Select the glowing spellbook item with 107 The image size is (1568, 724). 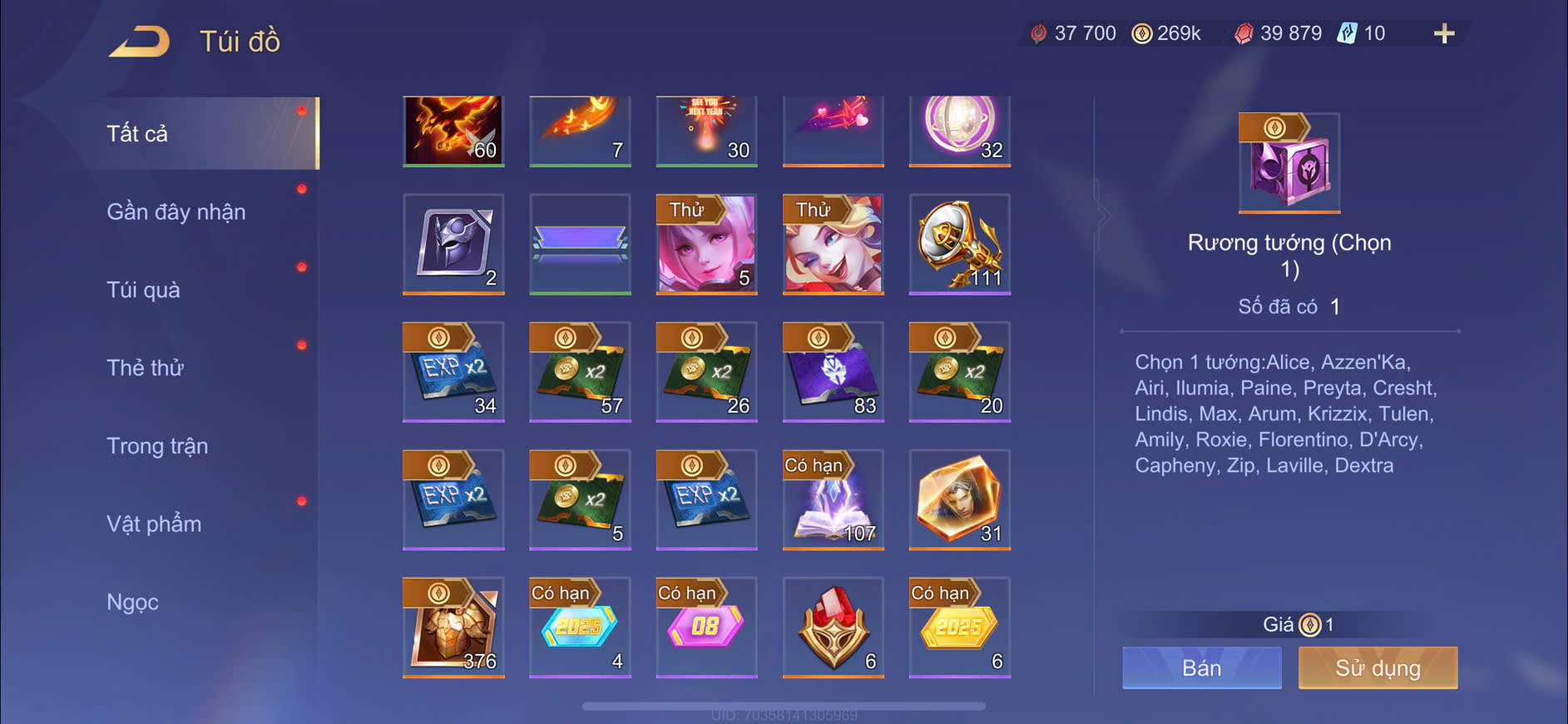[833, 499]
